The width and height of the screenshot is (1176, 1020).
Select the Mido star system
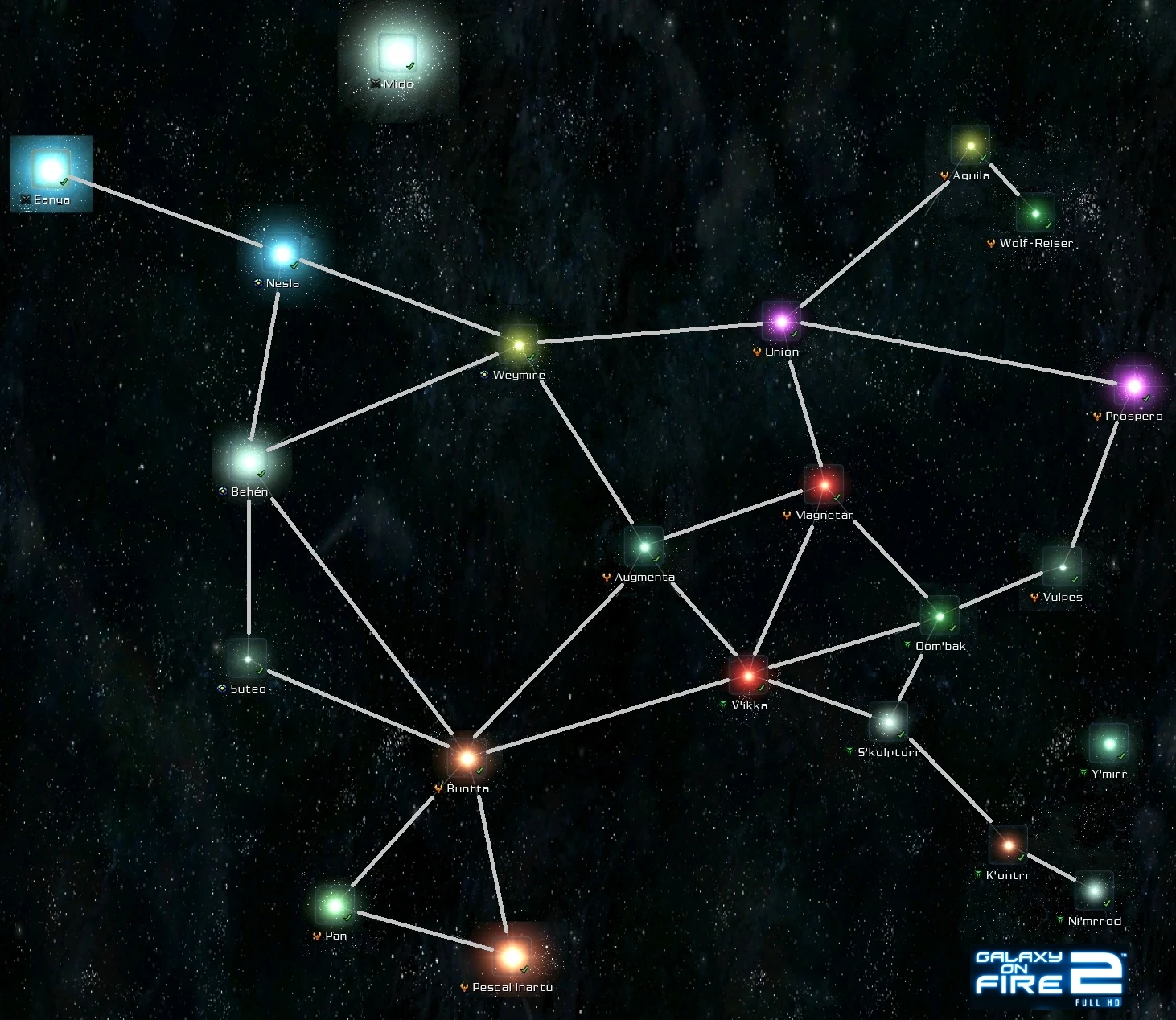point(397,53)
